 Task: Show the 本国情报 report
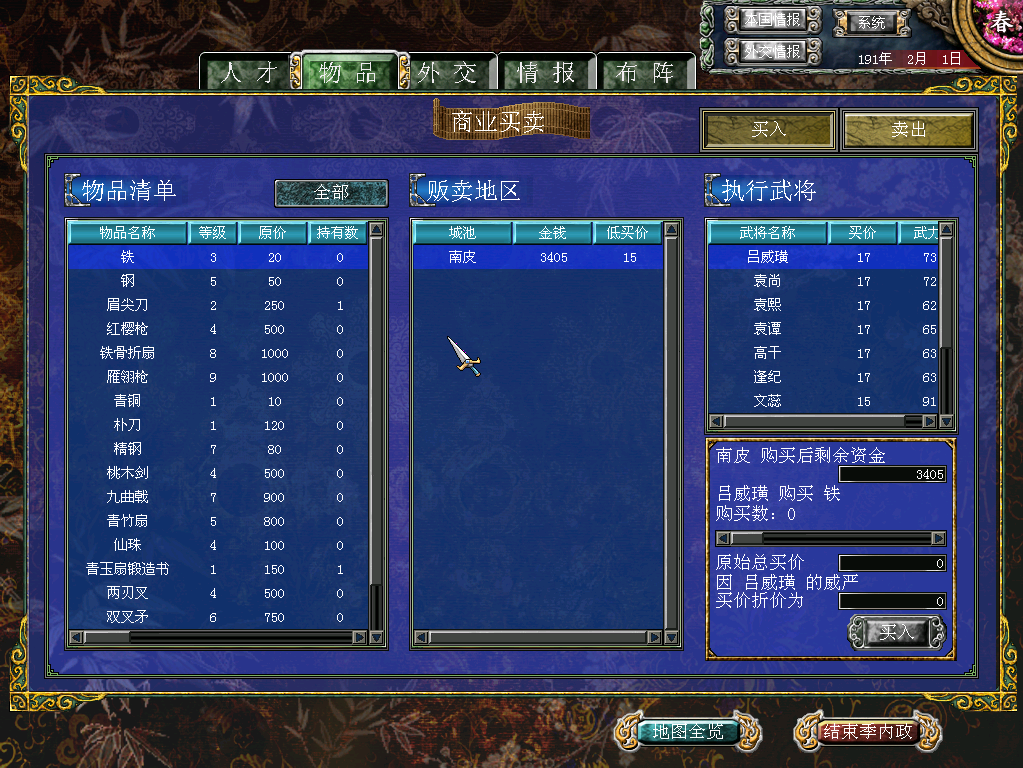coord(773,20)
